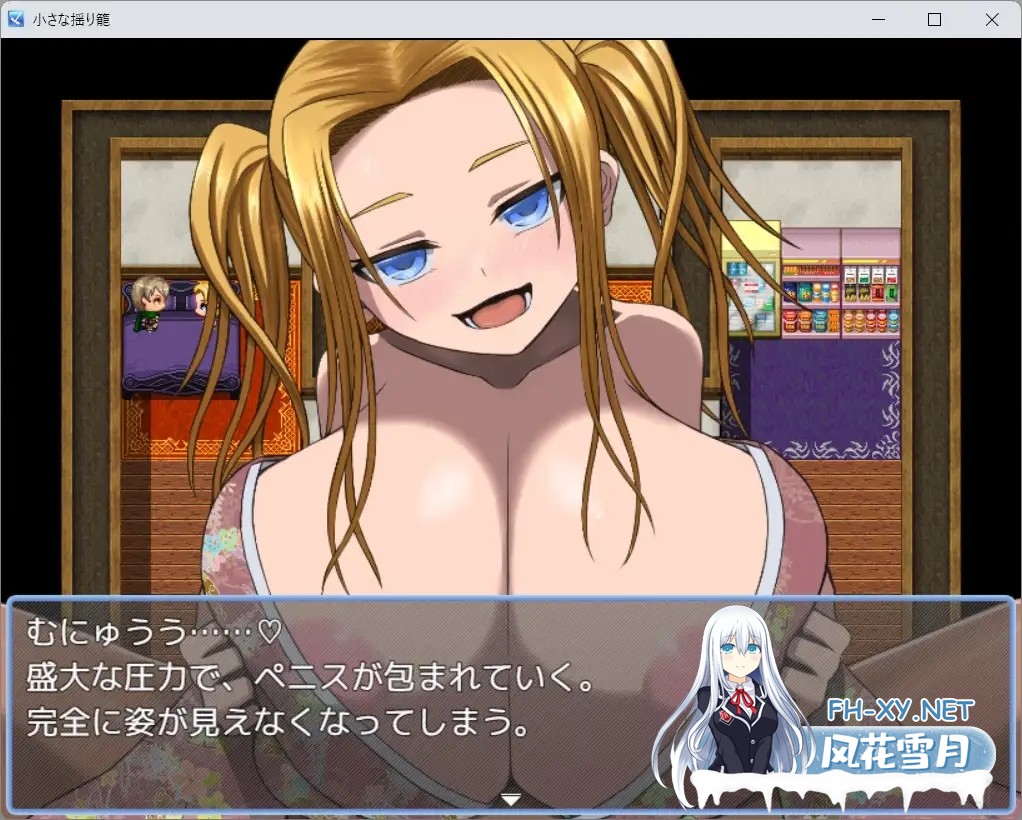Maximize the game window
This screenshot has width=1022, height=820.
coord(934,19)
